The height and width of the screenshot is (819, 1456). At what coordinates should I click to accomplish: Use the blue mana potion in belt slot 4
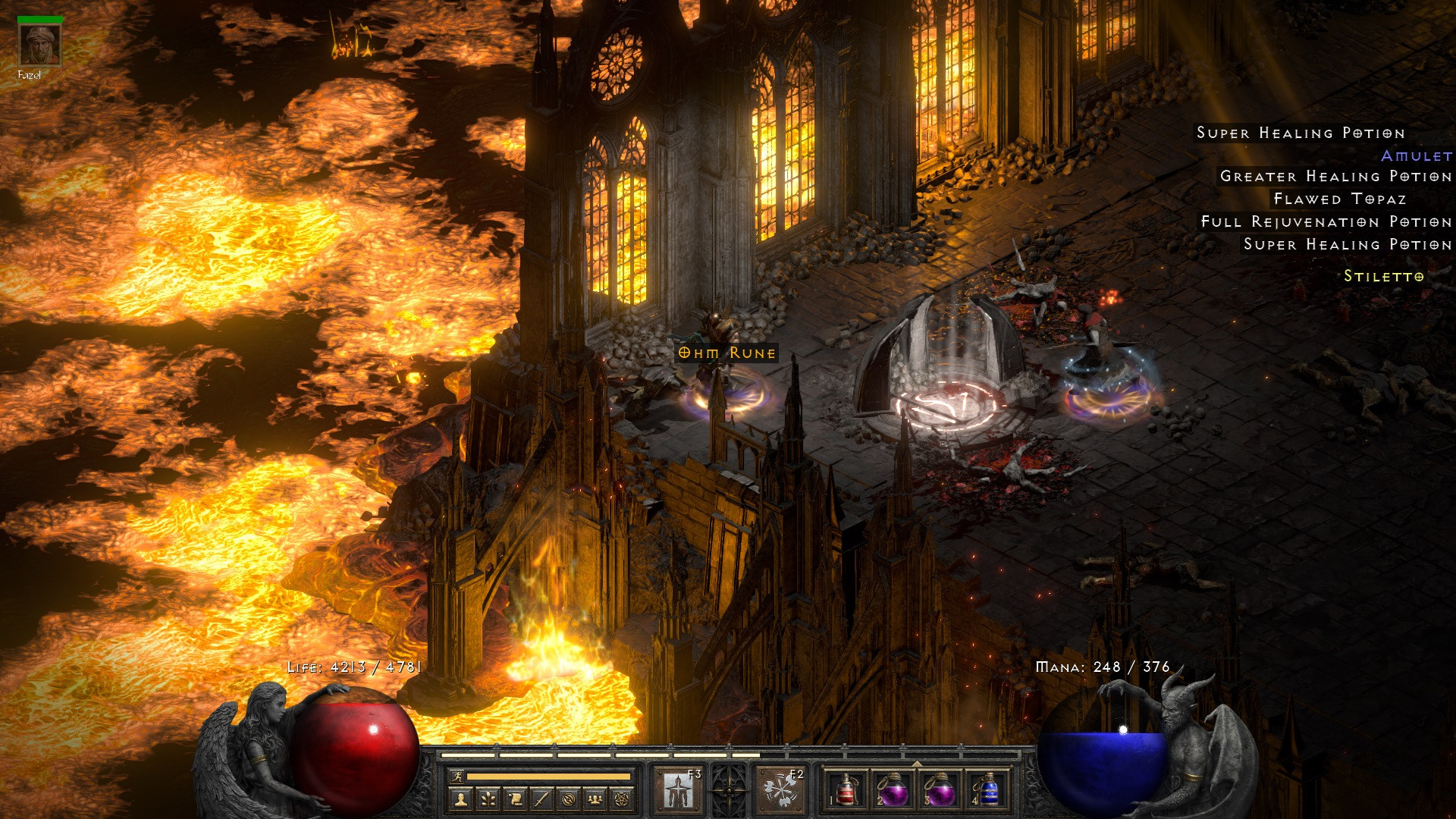[x=987, y=789]
